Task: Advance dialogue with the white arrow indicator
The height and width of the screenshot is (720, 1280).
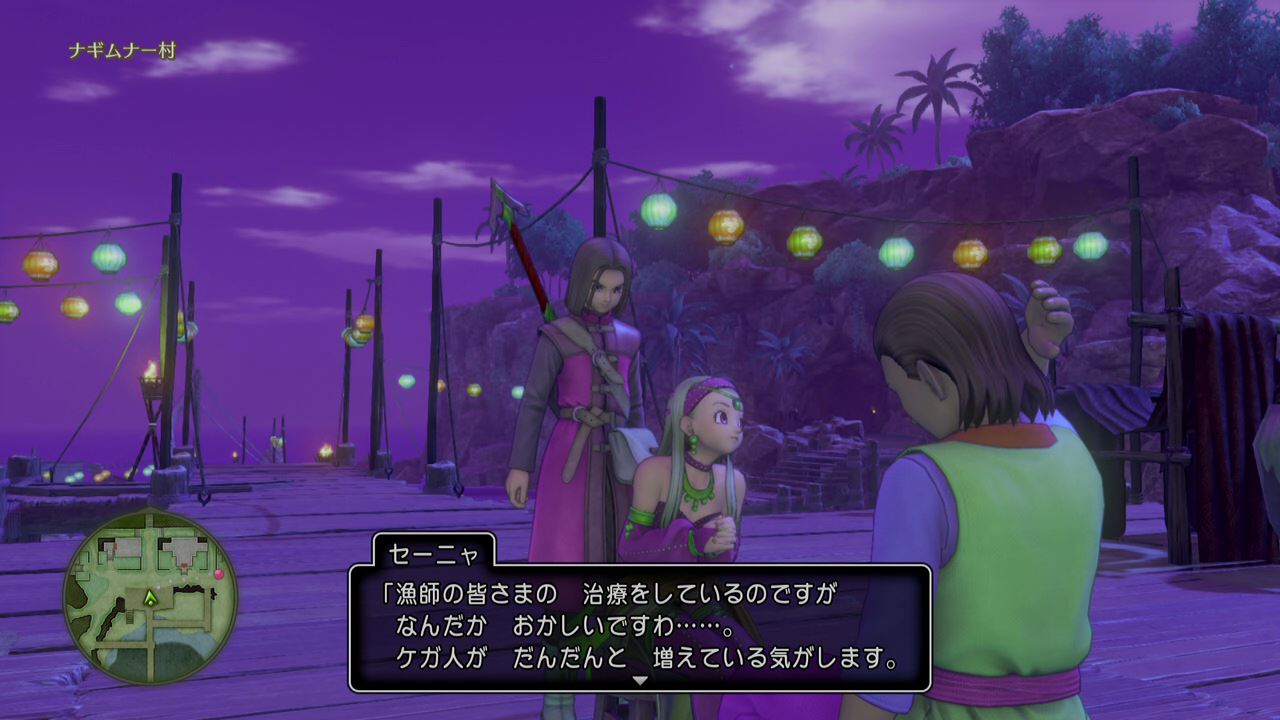Action: [x=640, y=680]
